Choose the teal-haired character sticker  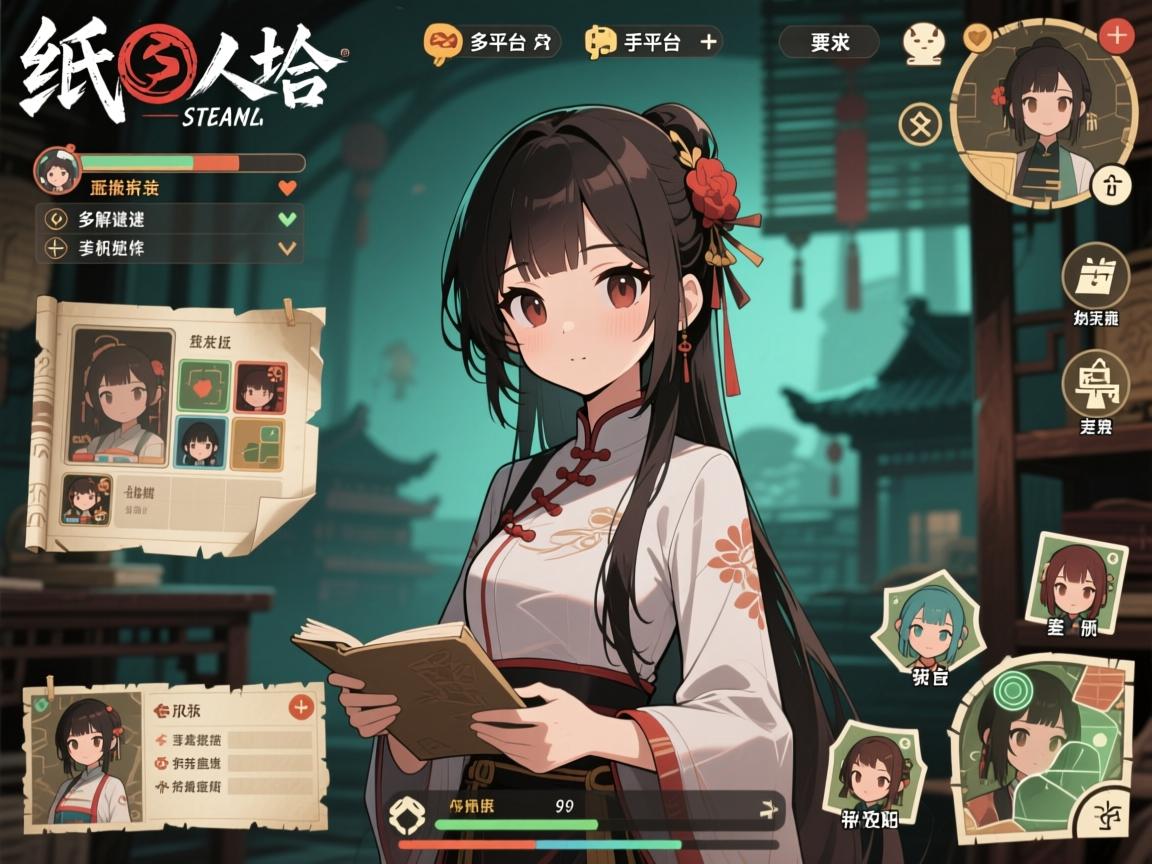click(926, 628)
